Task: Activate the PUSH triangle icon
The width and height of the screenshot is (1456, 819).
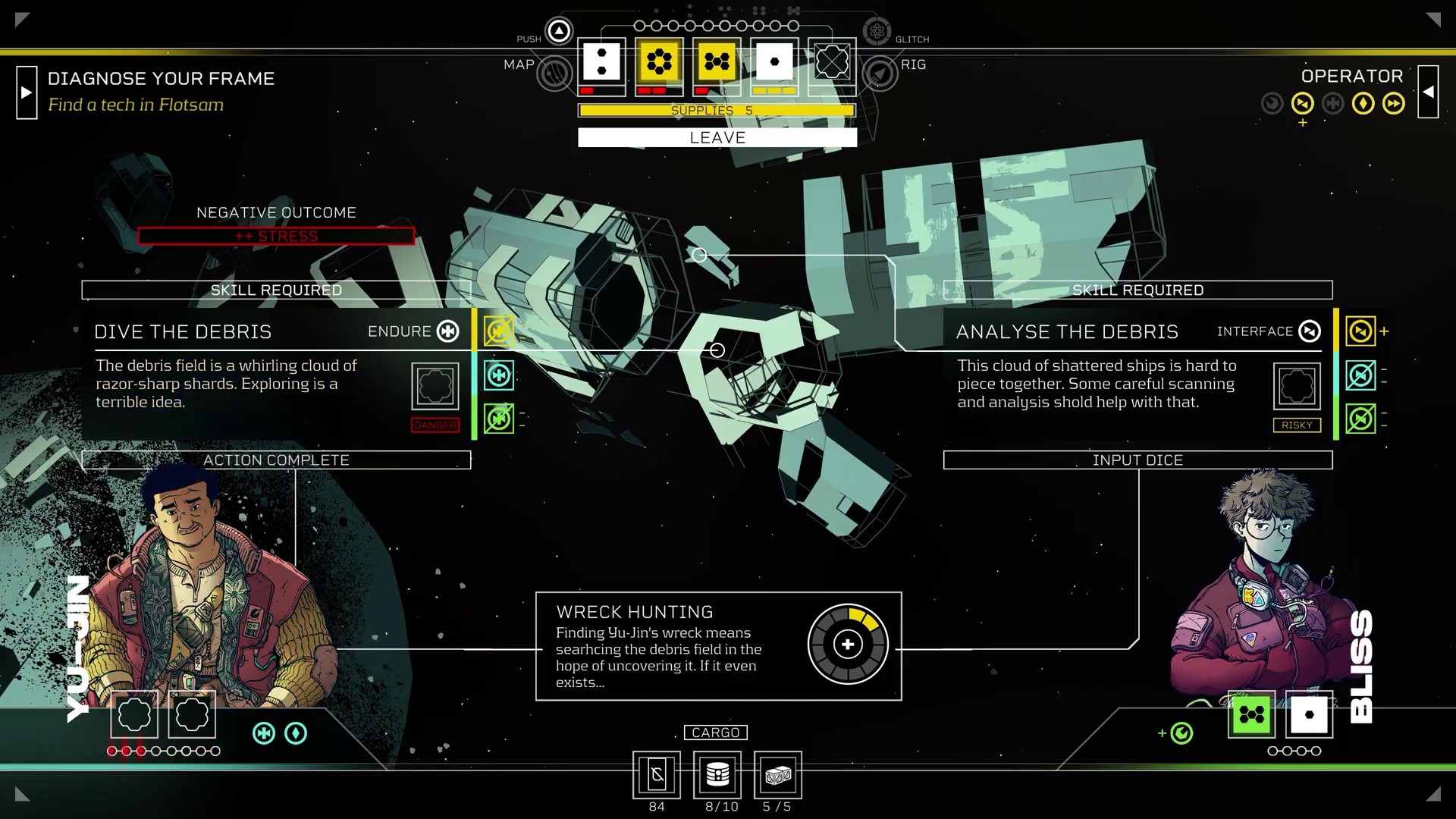Action: (x=559, y=31)
